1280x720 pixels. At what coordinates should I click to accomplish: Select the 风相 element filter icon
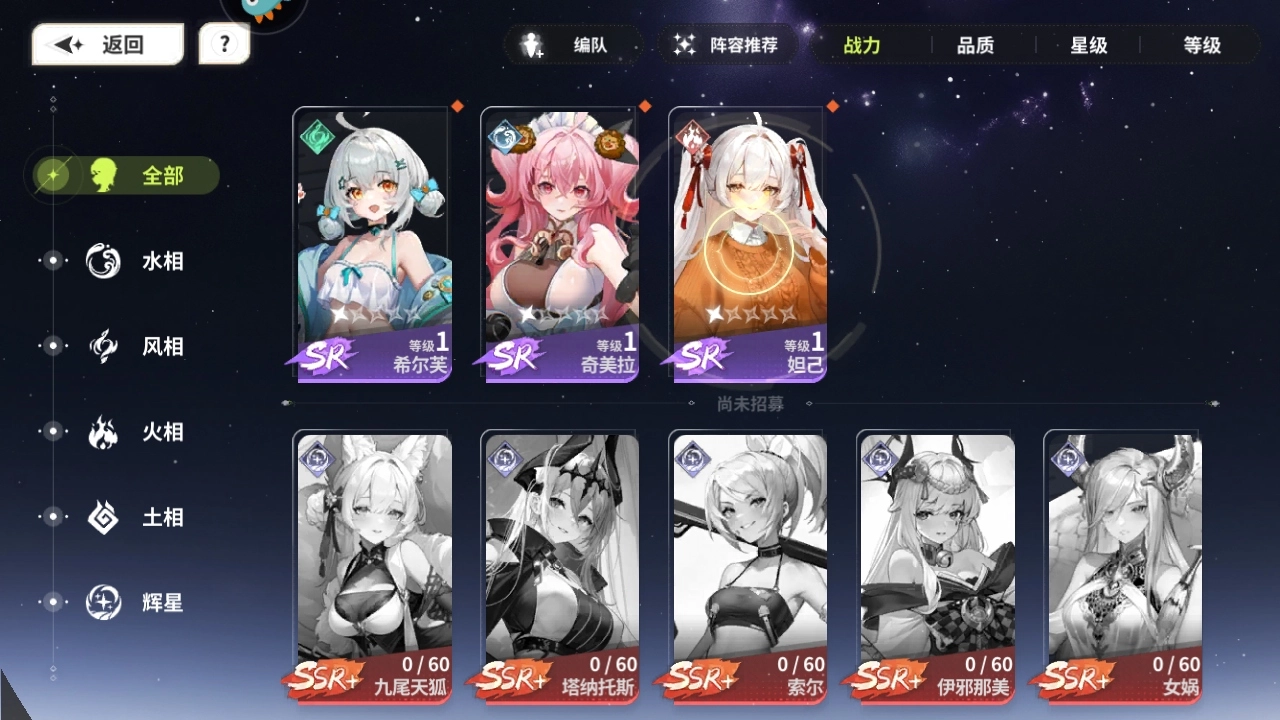(102, 346)
